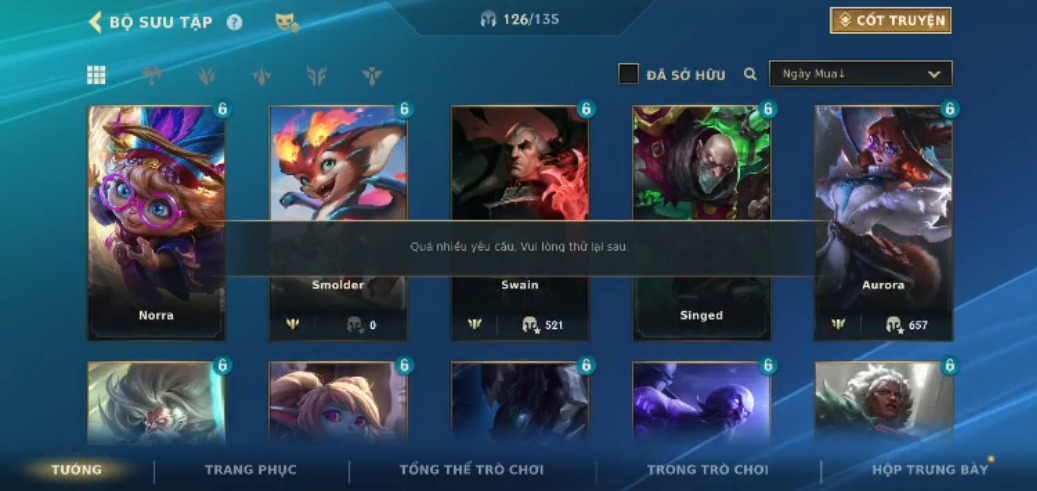Show the Trong Trò Chơi tab
Screen dimensions: 1037x491
click(x=707, y=470)
